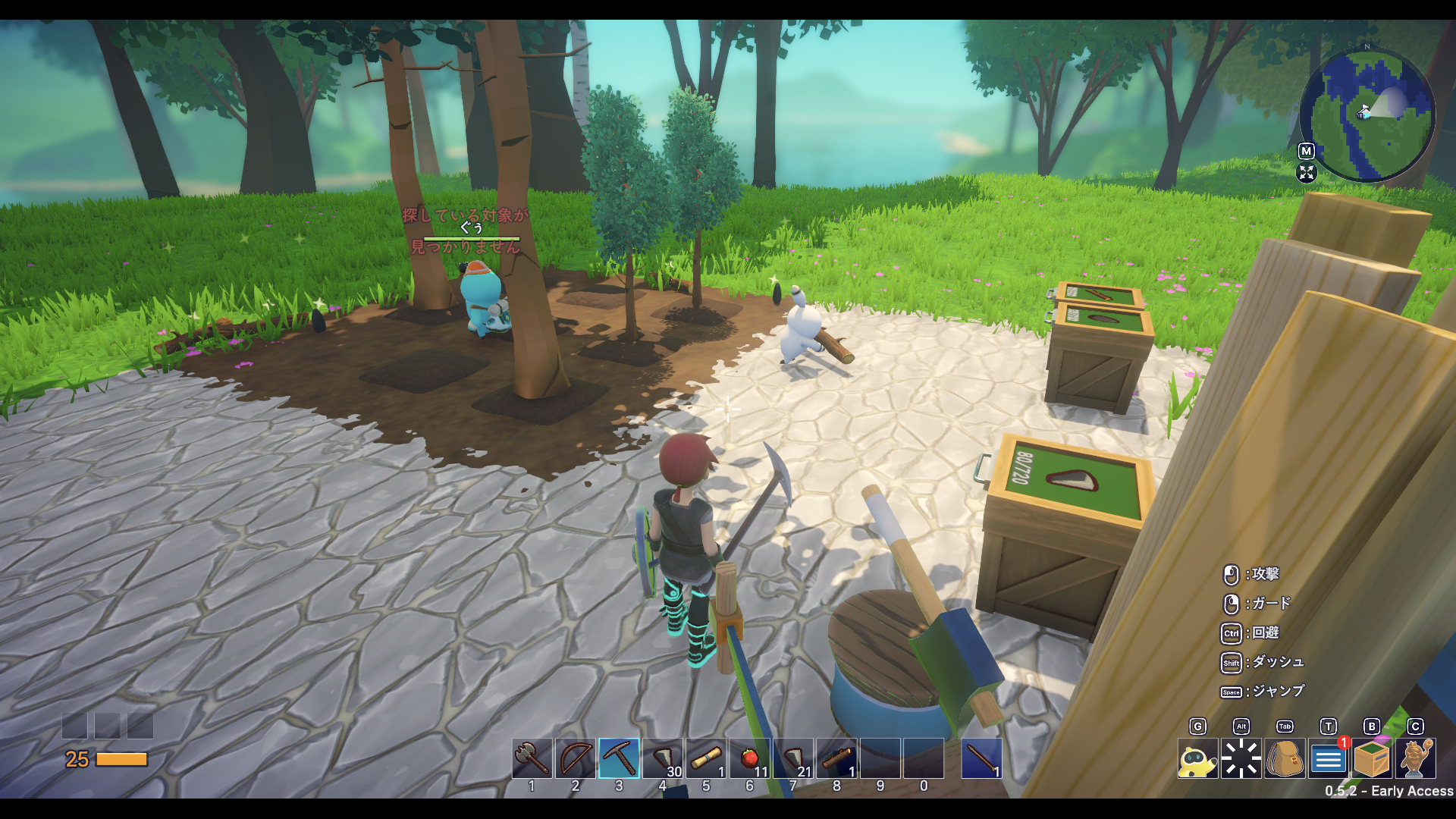This screenshot has height=819, width=1456.
Task: Choose the stone stack of 30
Action: click(x=663, y=758)
